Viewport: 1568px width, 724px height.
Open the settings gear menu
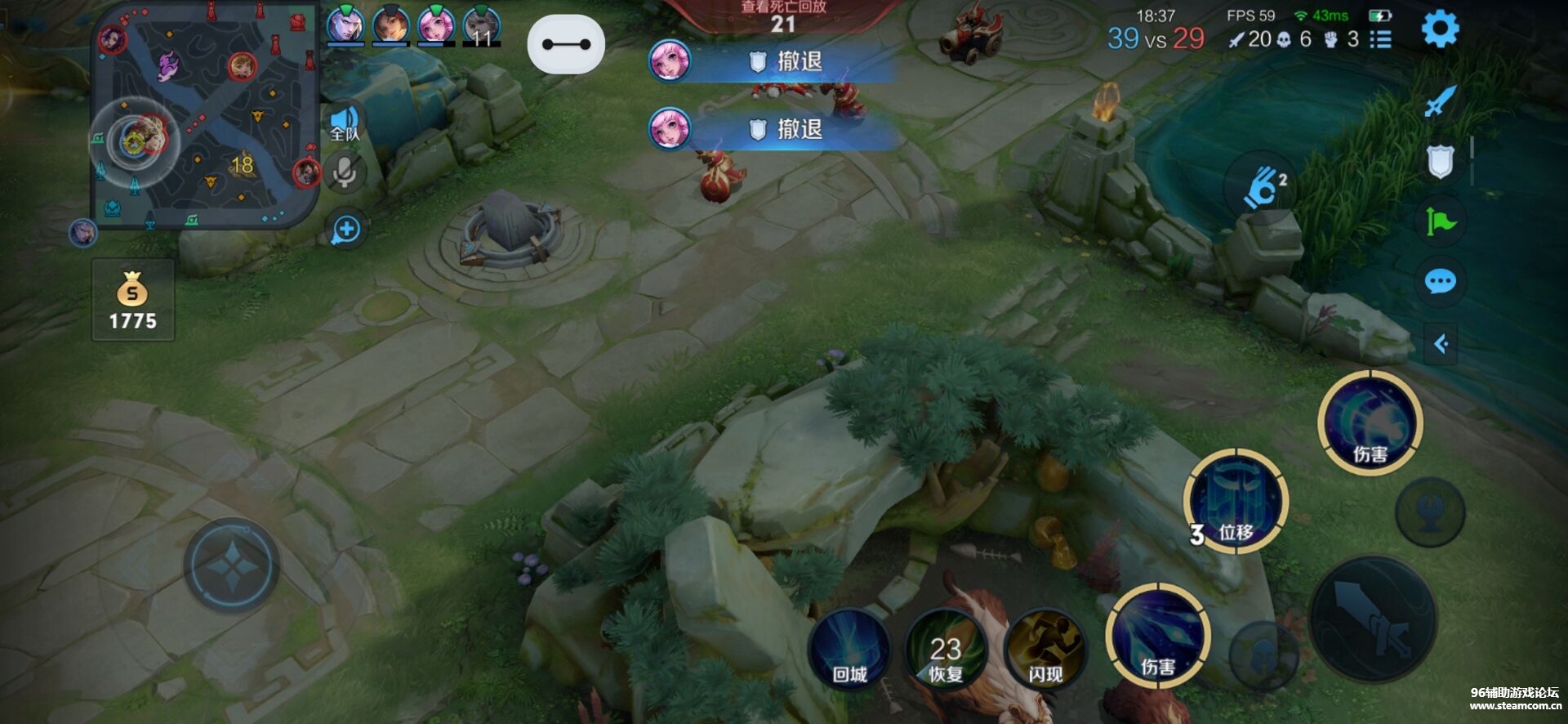pyautogui.click(x=1440, y=29)
